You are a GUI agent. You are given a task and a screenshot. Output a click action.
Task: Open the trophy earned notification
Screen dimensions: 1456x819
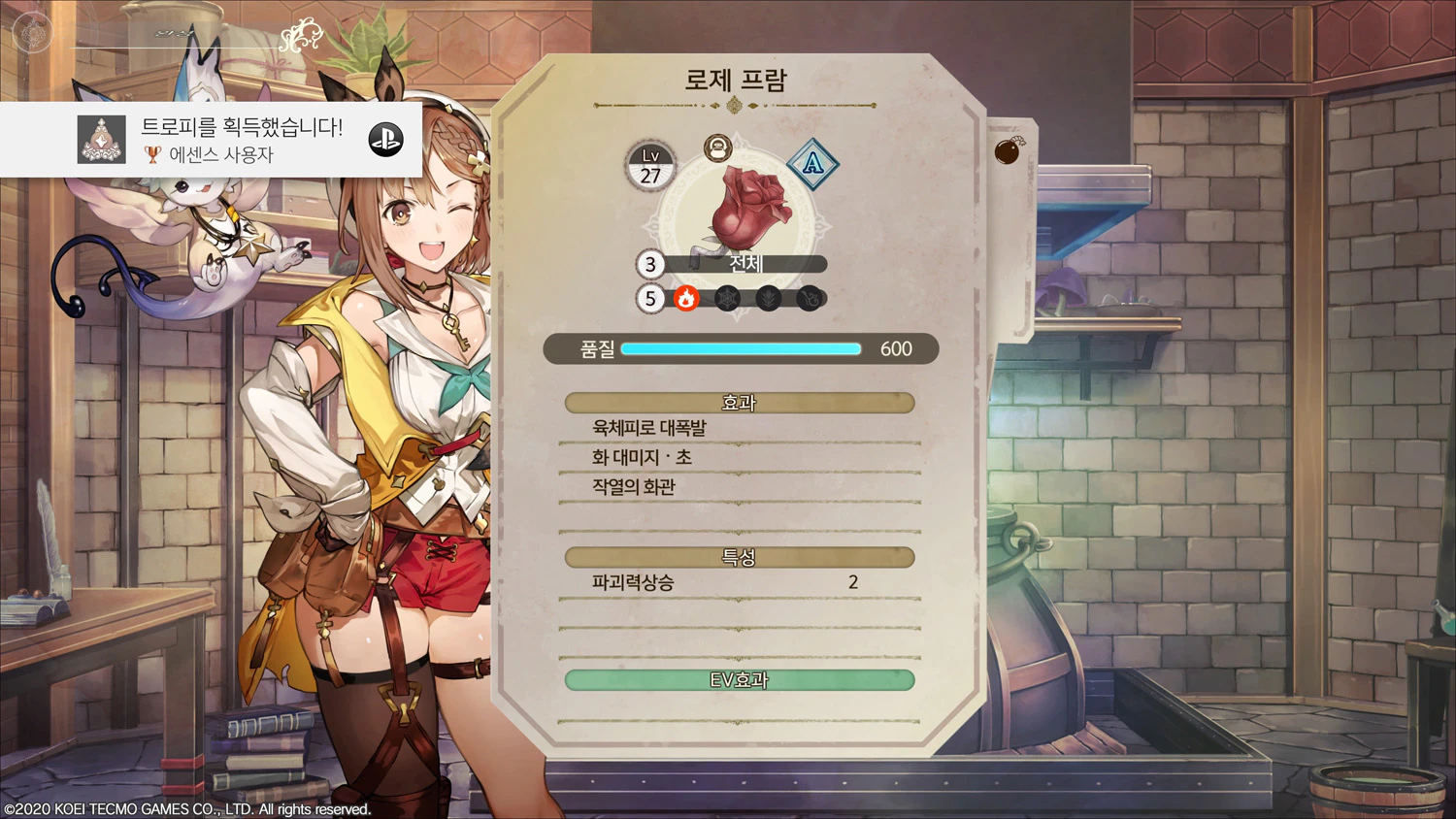pyautogui.click(x=211, y=140)
